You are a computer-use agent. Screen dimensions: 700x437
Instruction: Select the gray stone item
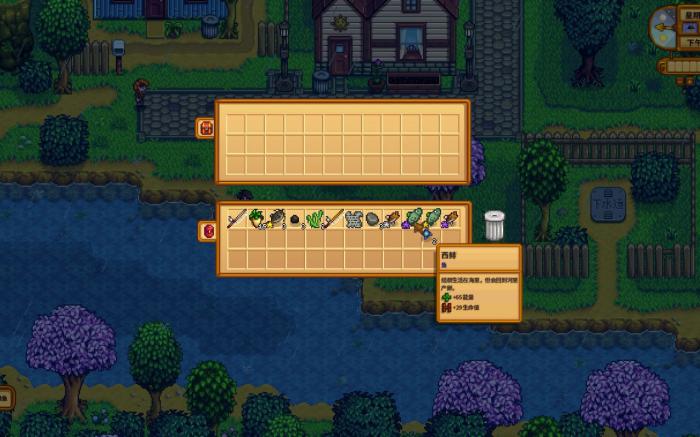372,218
